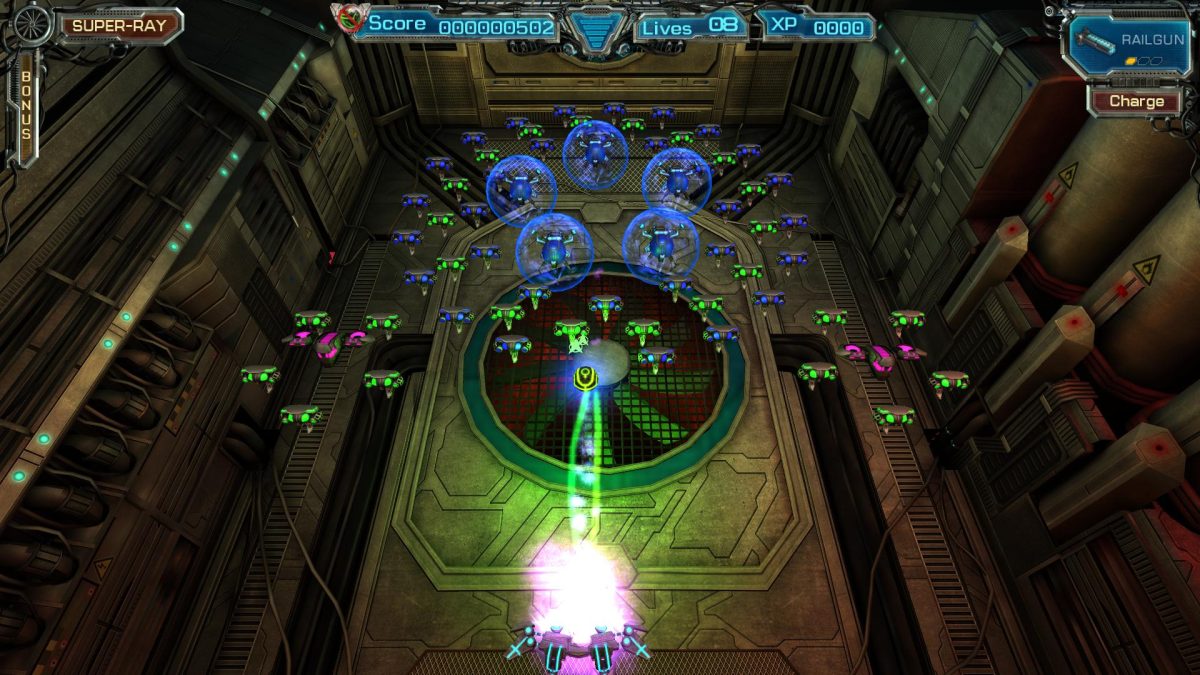The width and height of the screenshot is (1200, 675).
Task: Click the vertical Bonus gauge
Action: click(x=26, y=108)
